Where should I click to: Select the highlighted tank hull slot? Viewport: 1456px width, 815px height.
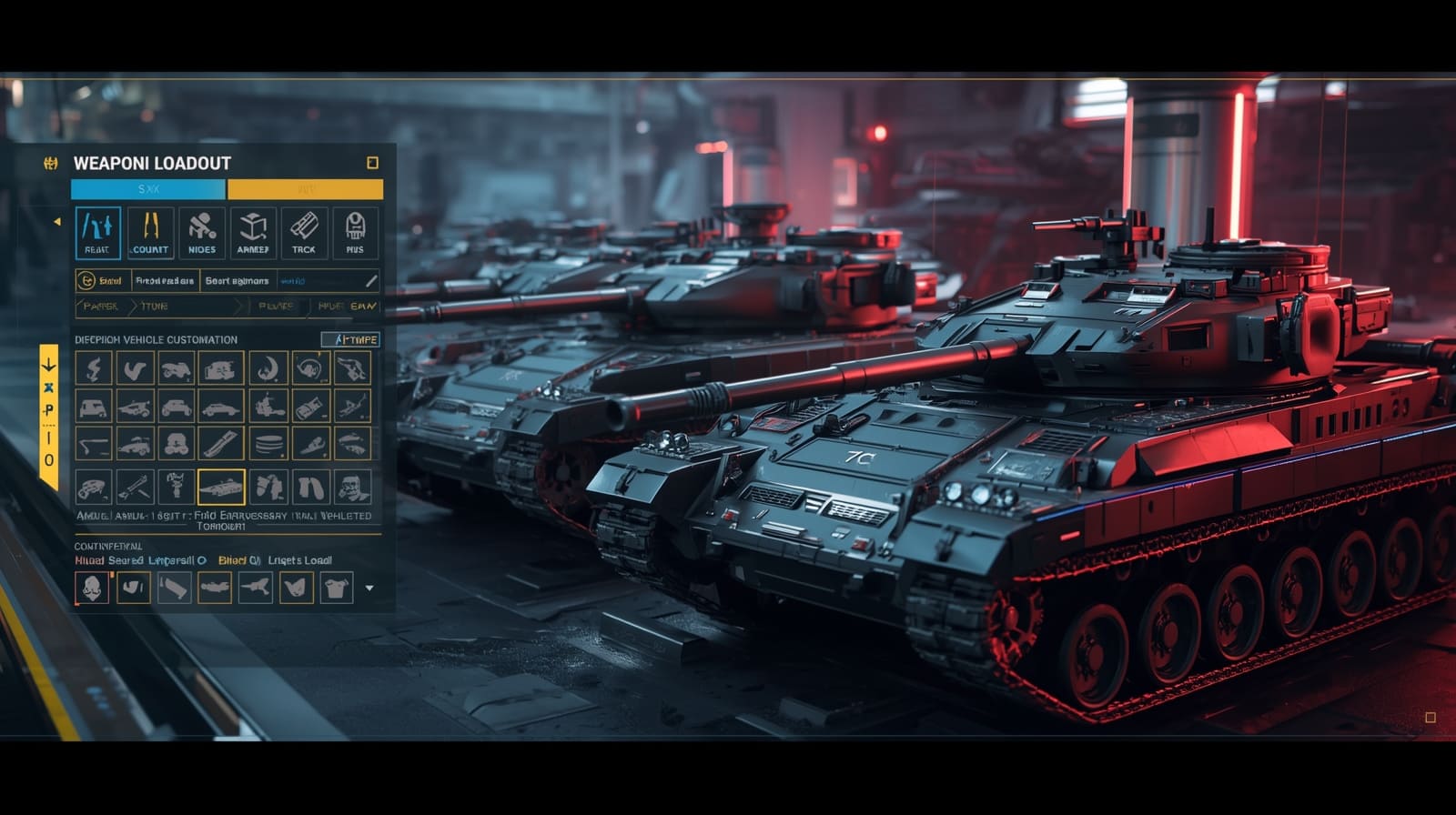(x=221, y=487)
